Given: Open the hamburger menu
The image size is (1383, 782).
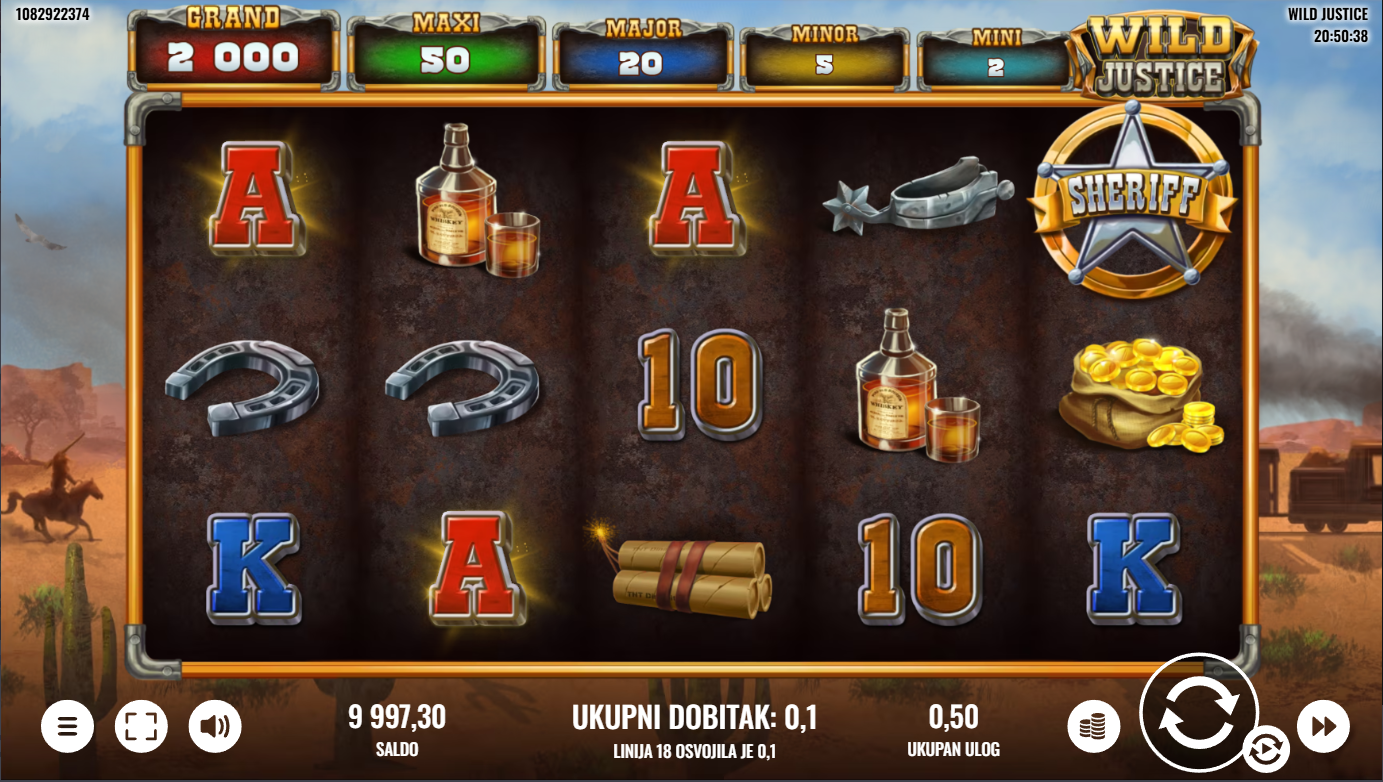Looking at the screenshot, I should coord(67,727).
